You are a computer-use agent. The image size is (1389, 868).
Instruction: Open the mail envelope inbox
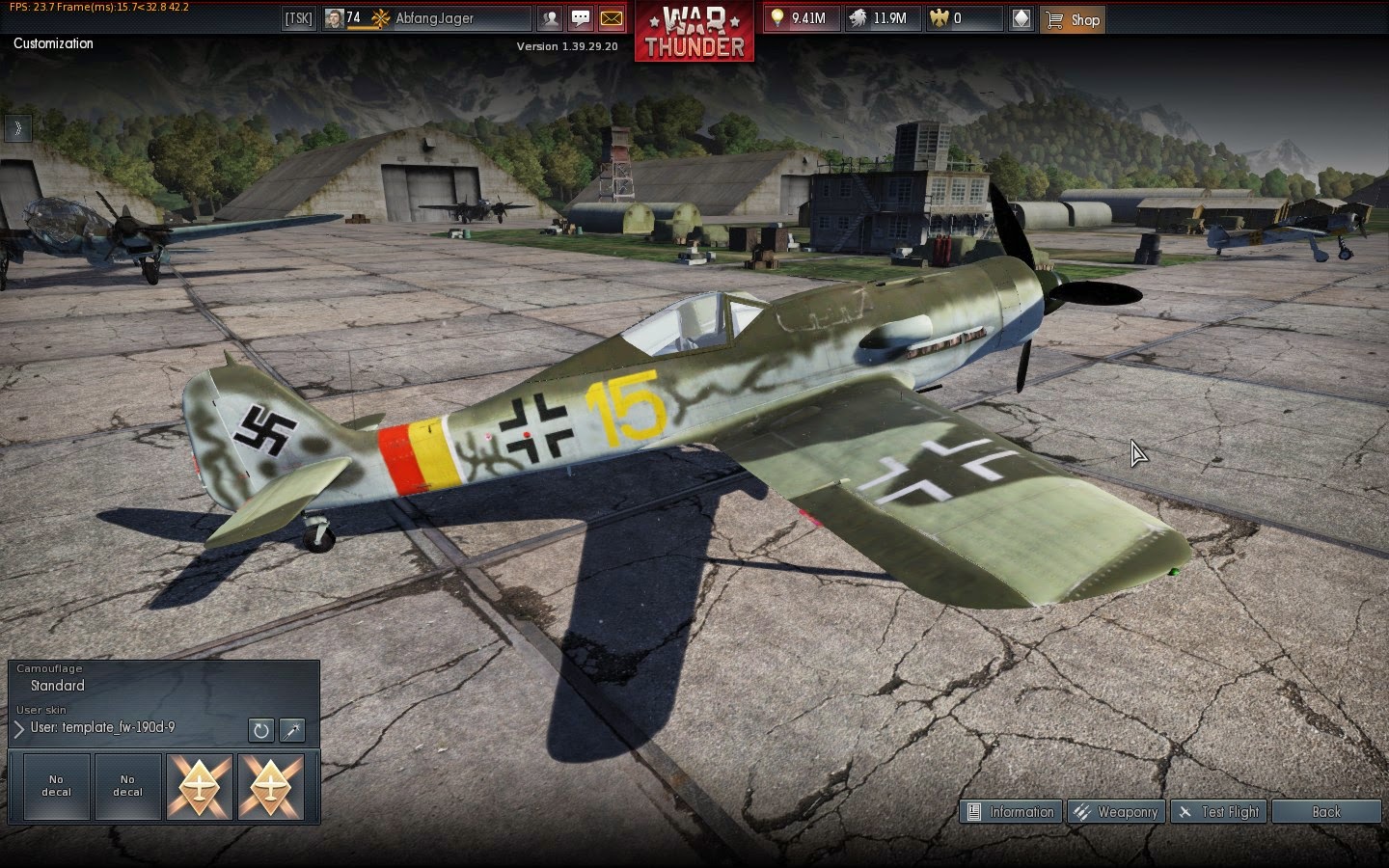point(612,18)
